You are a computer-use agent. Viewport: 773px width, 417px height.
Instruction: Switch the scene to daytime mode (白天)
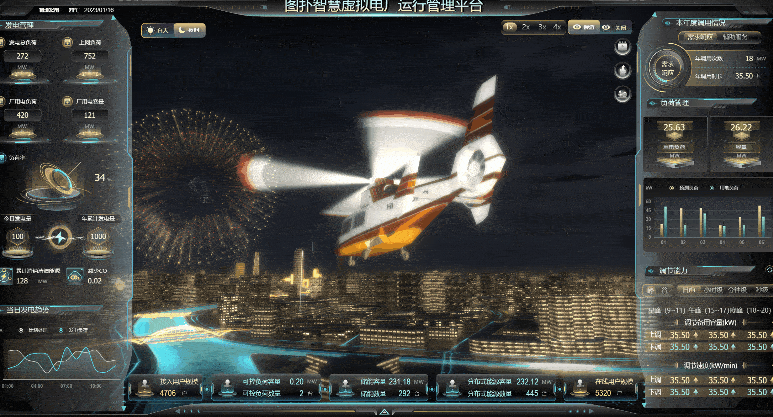click(x=158, y=31)
